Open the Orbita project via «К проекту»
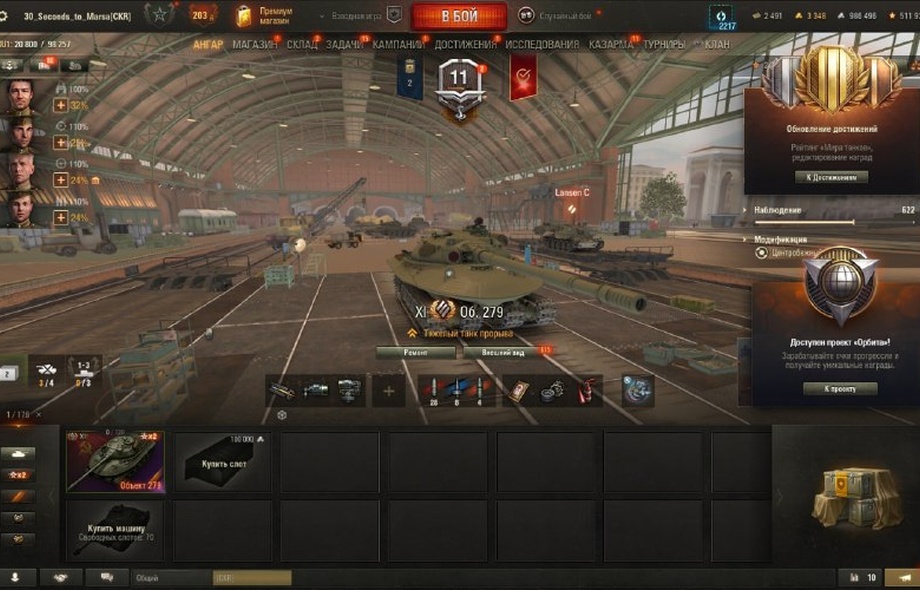920x590 pixels. point(840,388)
